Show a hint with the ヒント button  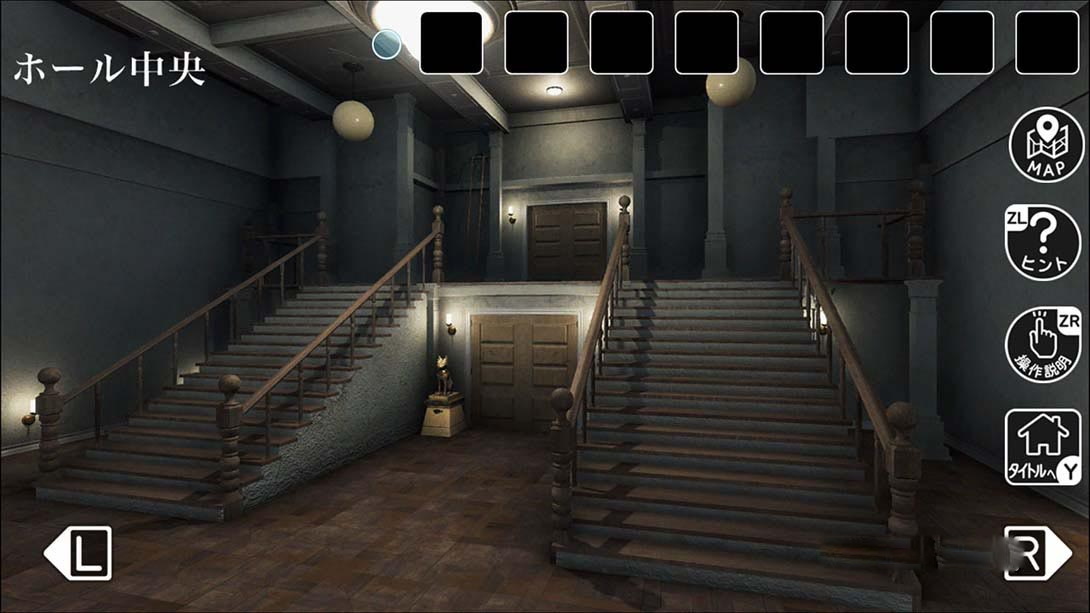[1043, 242]
